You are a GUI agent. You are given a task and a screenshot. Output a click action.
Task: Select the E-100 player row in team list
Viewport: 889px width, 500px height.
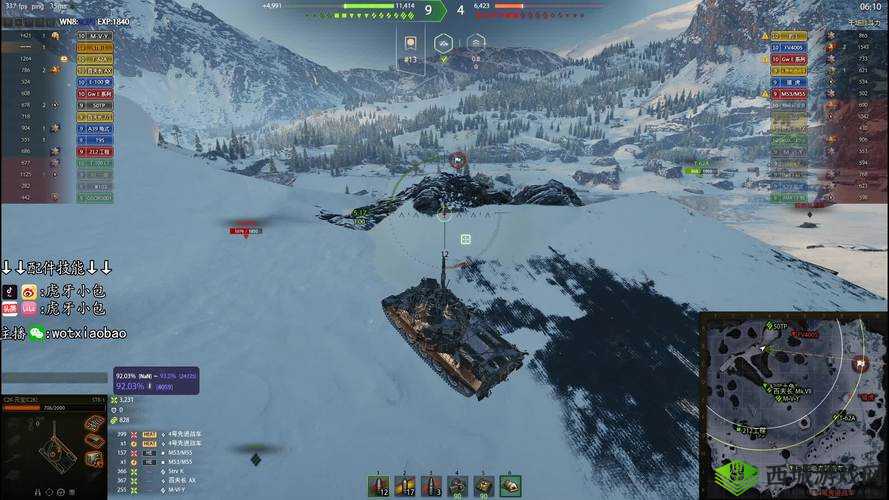click(97, 81)
